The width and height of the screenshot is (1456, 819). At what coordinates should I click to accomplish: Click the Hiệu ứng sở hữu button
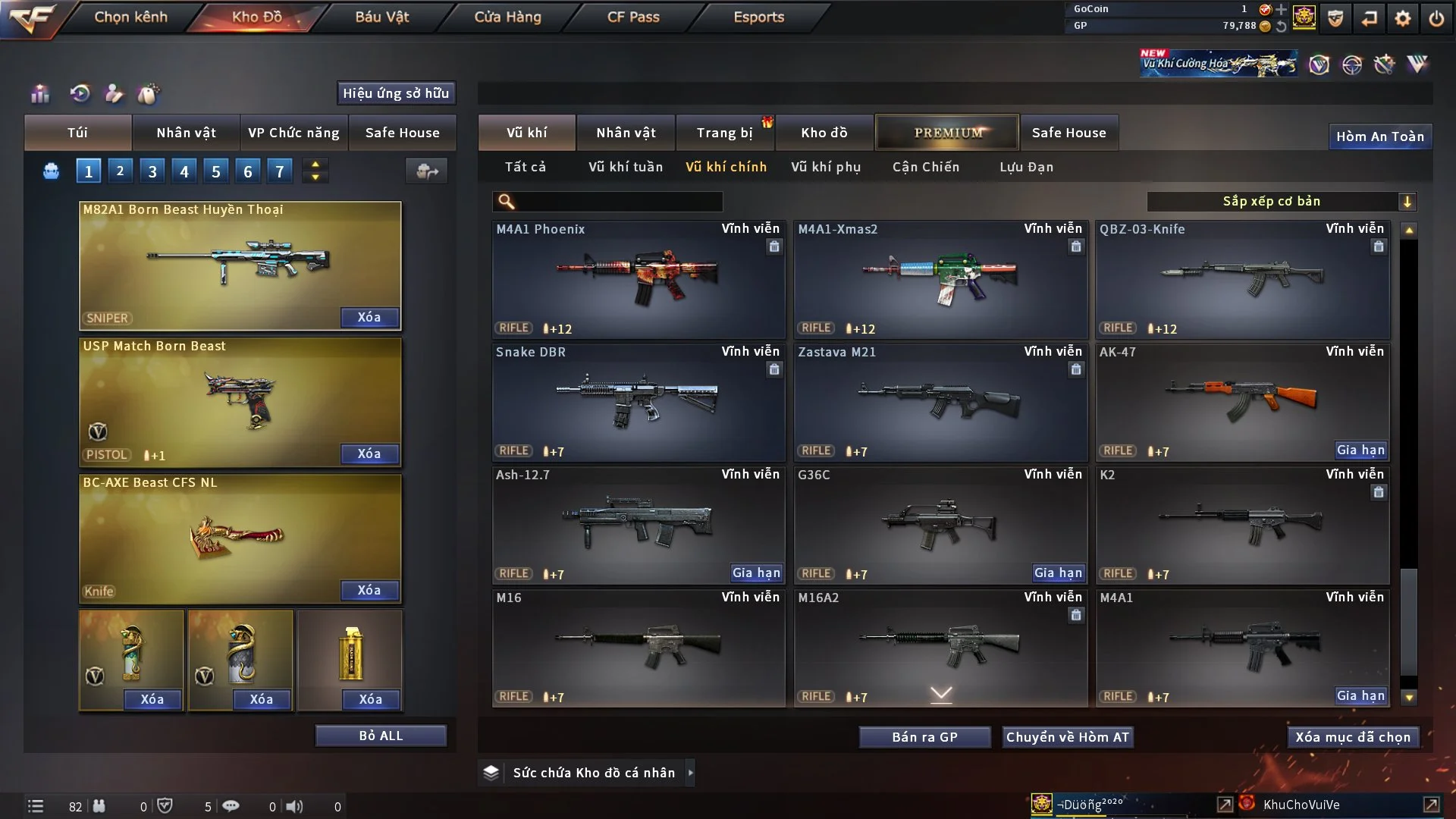(x=396, y=93)
